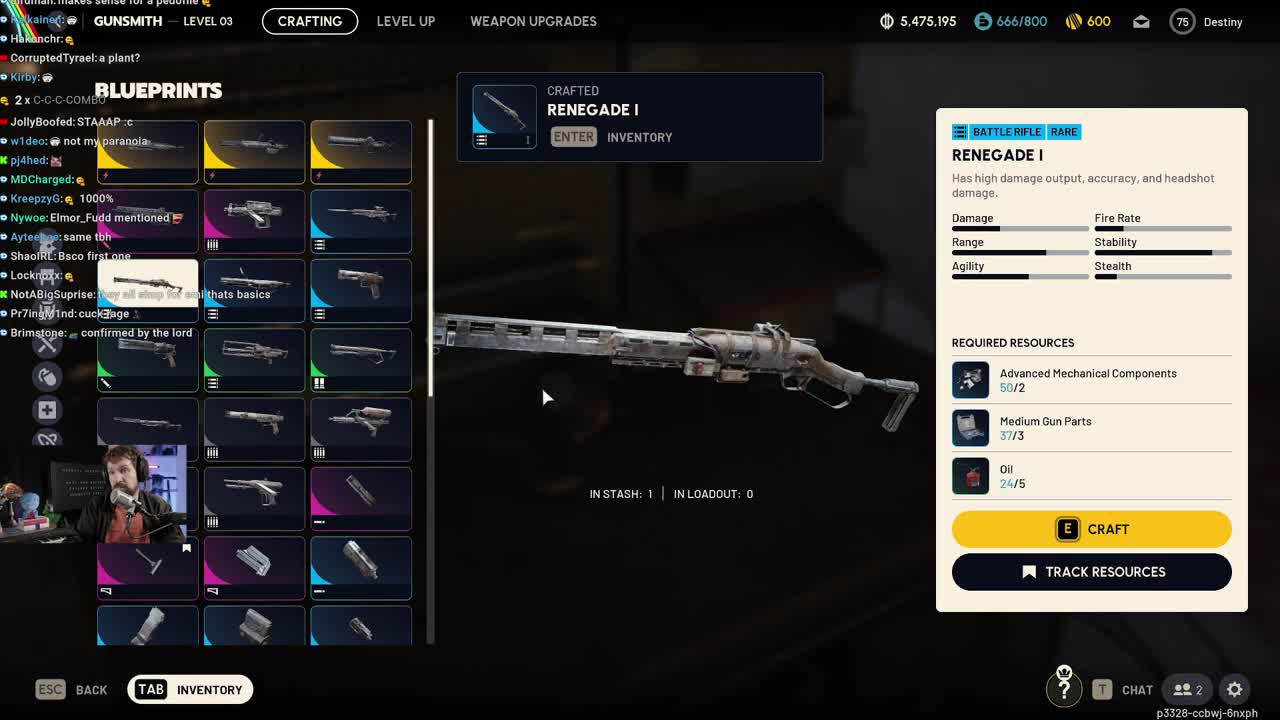Go to the Weapon Upgrades tab
Viewport: 1280px width, 720px height.
533,21
